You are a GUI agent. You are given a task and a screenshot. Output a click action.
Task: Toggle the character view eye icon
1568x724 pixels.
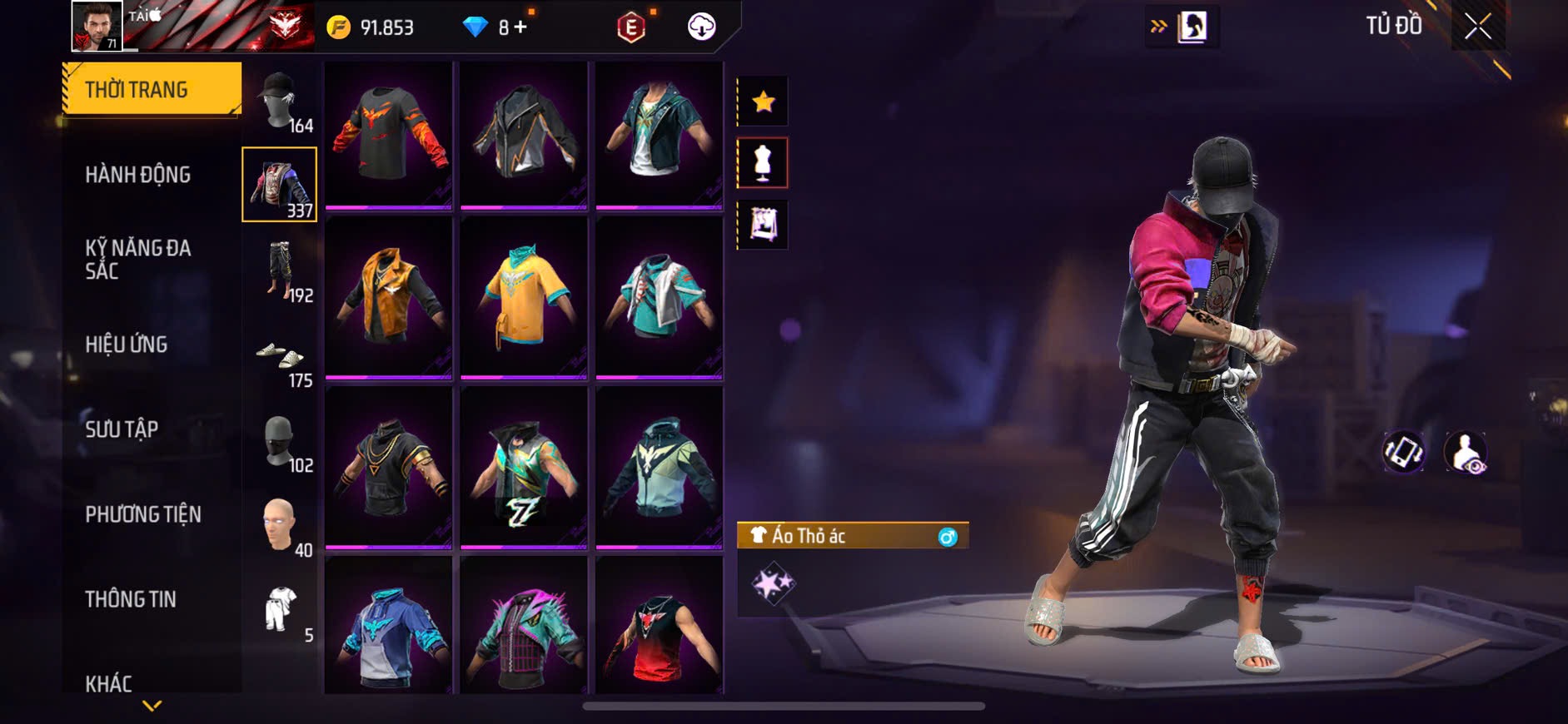coord(1466,453)
